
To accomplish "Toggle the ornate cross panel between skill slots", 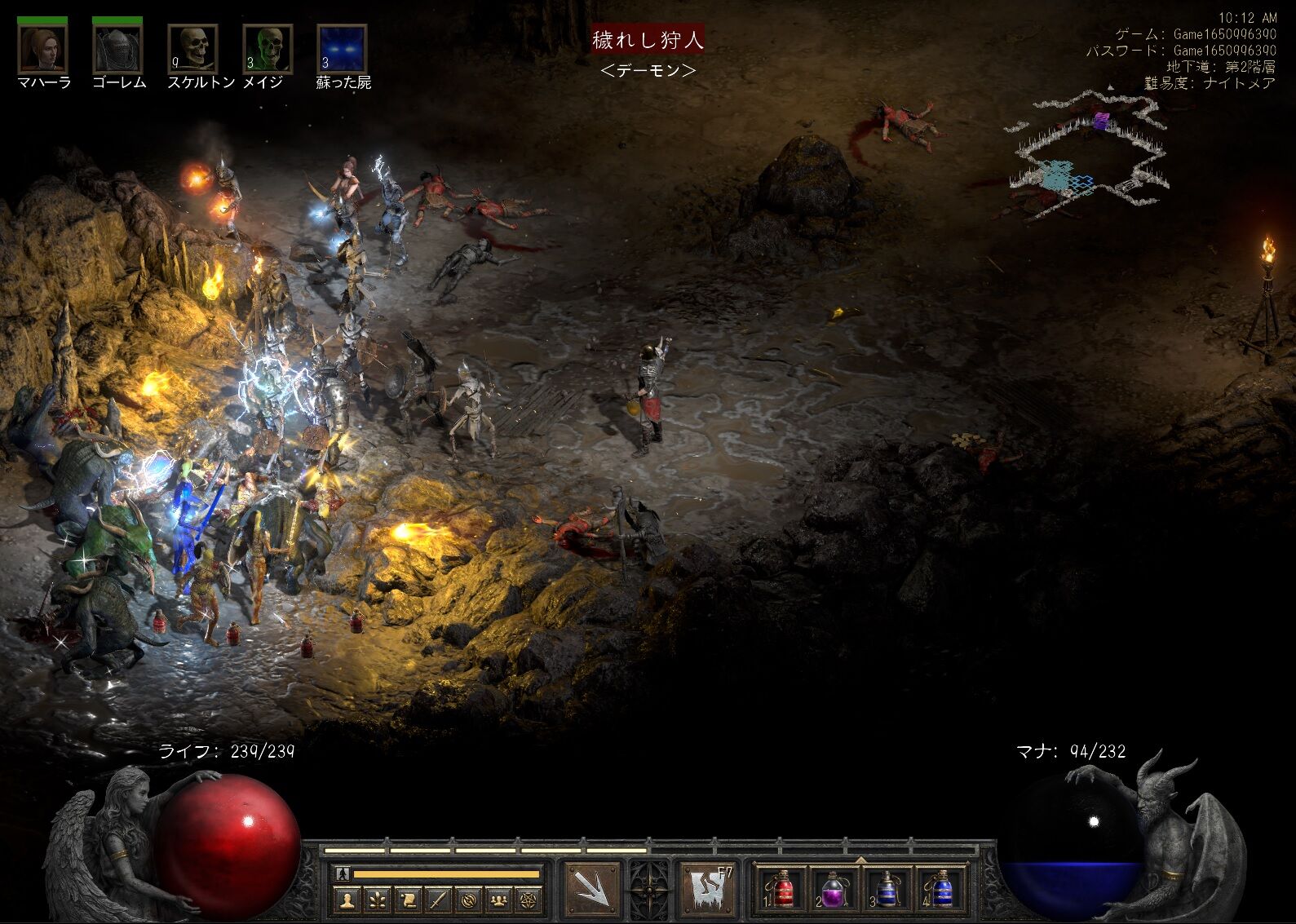I will (x=648, y=891).
